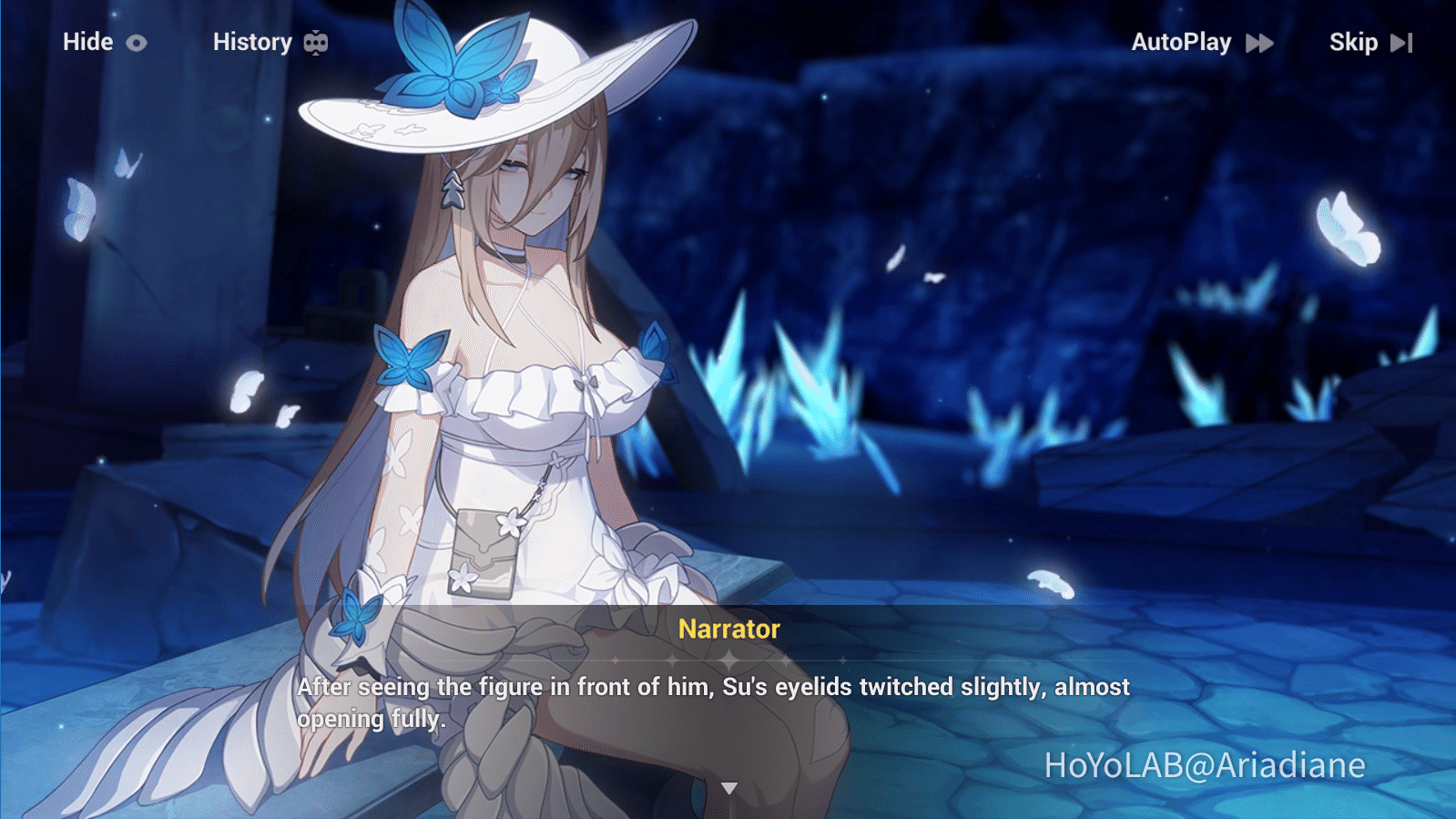
Task: Select the playhead arrow icon next to Skip
Action: pos(1400,42)
